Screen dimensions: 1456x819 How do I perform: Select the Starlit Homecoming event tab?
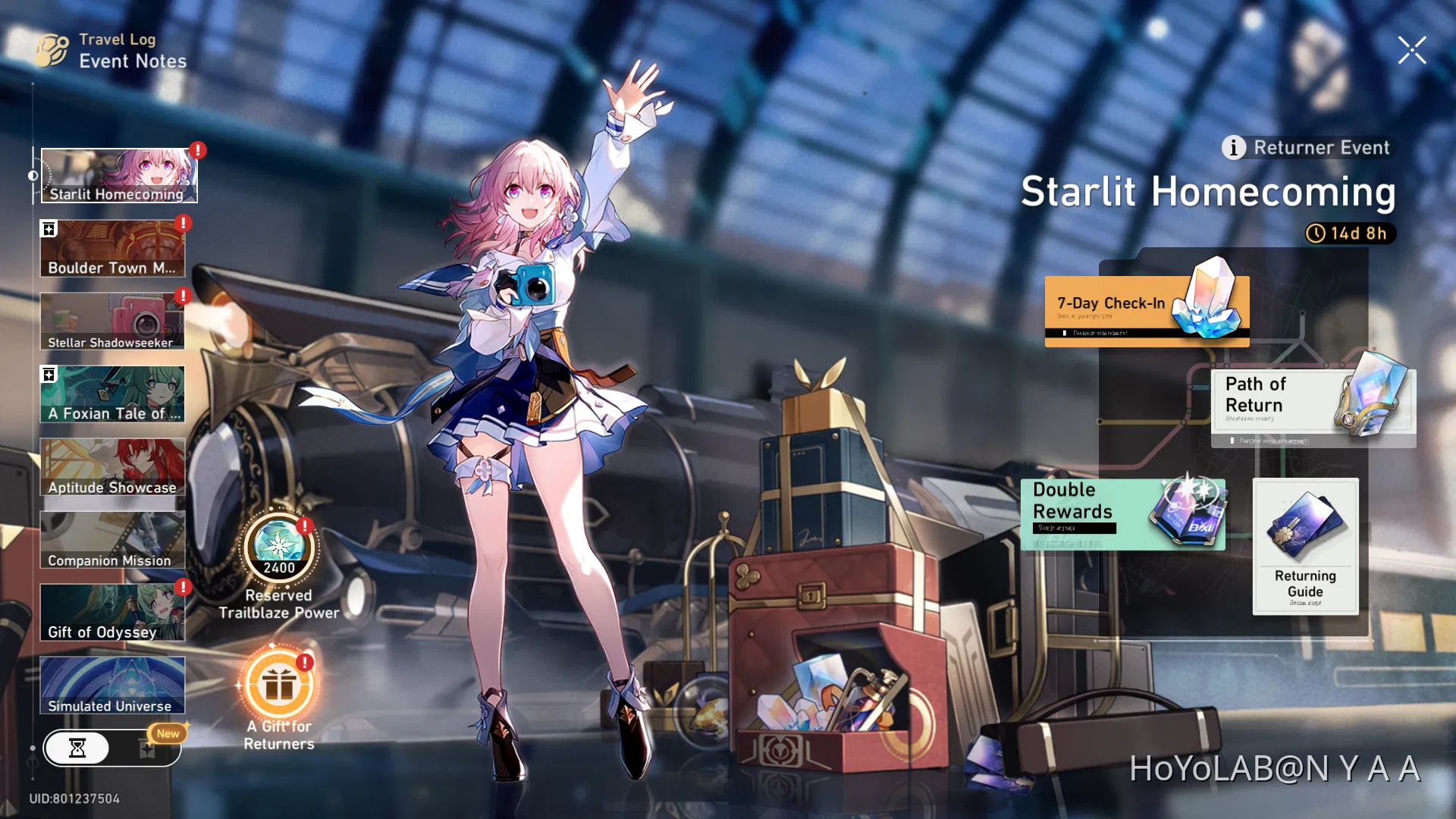(118, 174)
